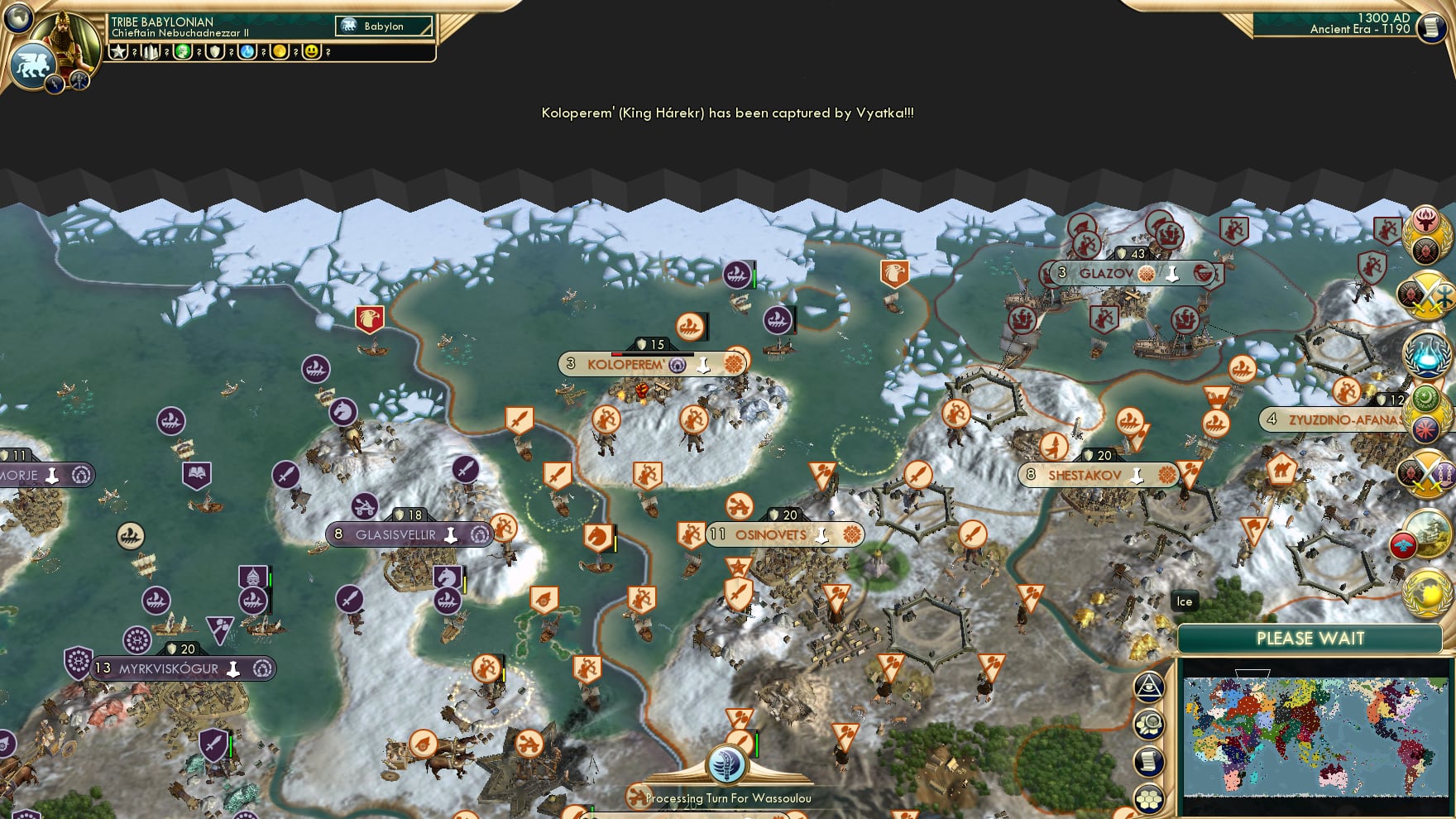
Task: Open the Babylon civilization dropdown
Action: coord(382,26)
